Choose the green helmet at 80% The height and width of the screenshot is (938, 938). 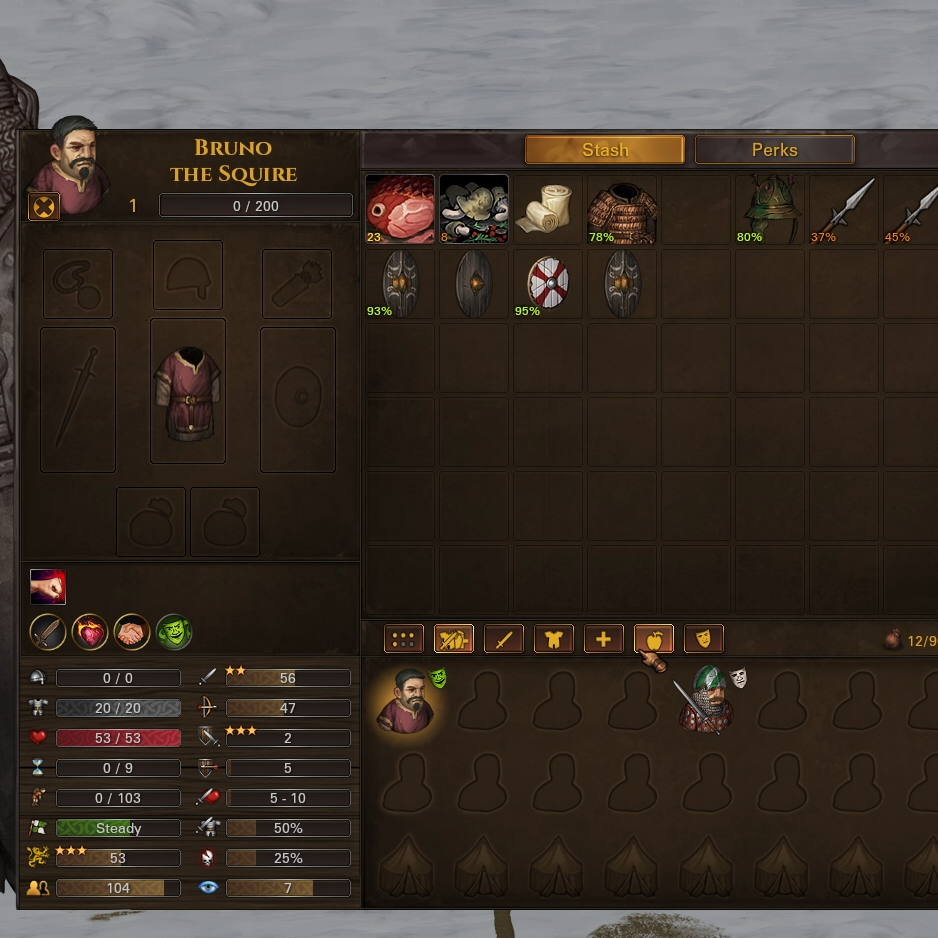(x=770, y=209)
